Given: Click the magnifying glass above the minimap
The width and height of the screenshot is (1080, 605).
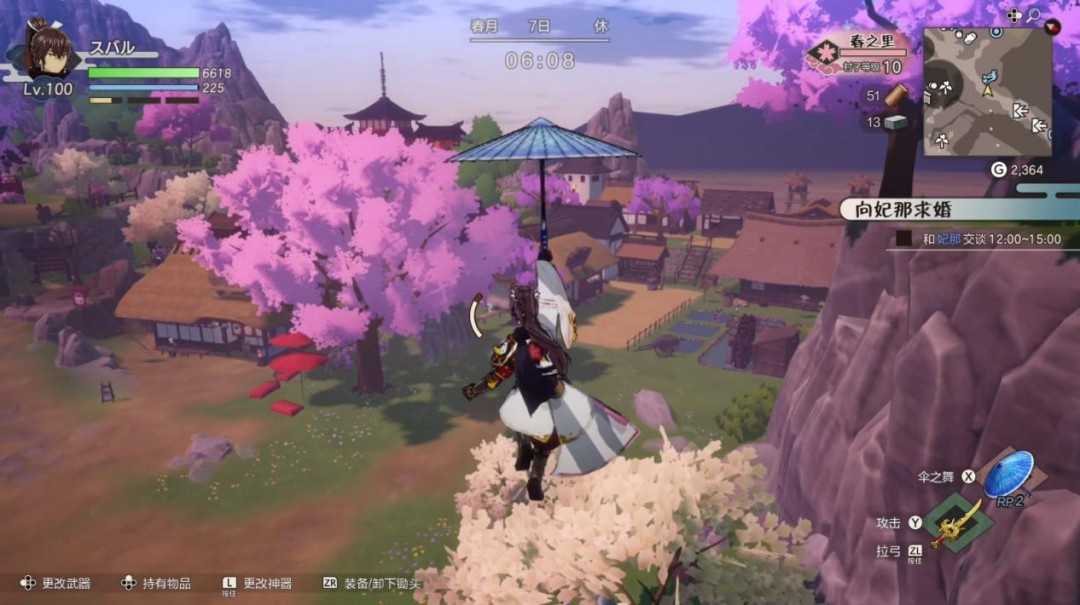Looking at the screenshot, I should 1033,15.
